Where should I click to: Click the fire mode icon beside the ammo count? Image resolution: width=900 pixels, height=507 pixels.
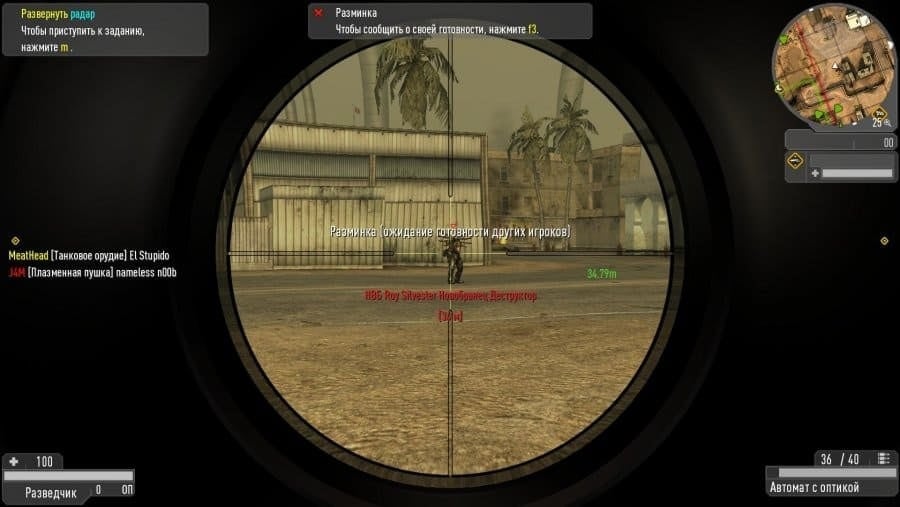[x=883, y=459]
